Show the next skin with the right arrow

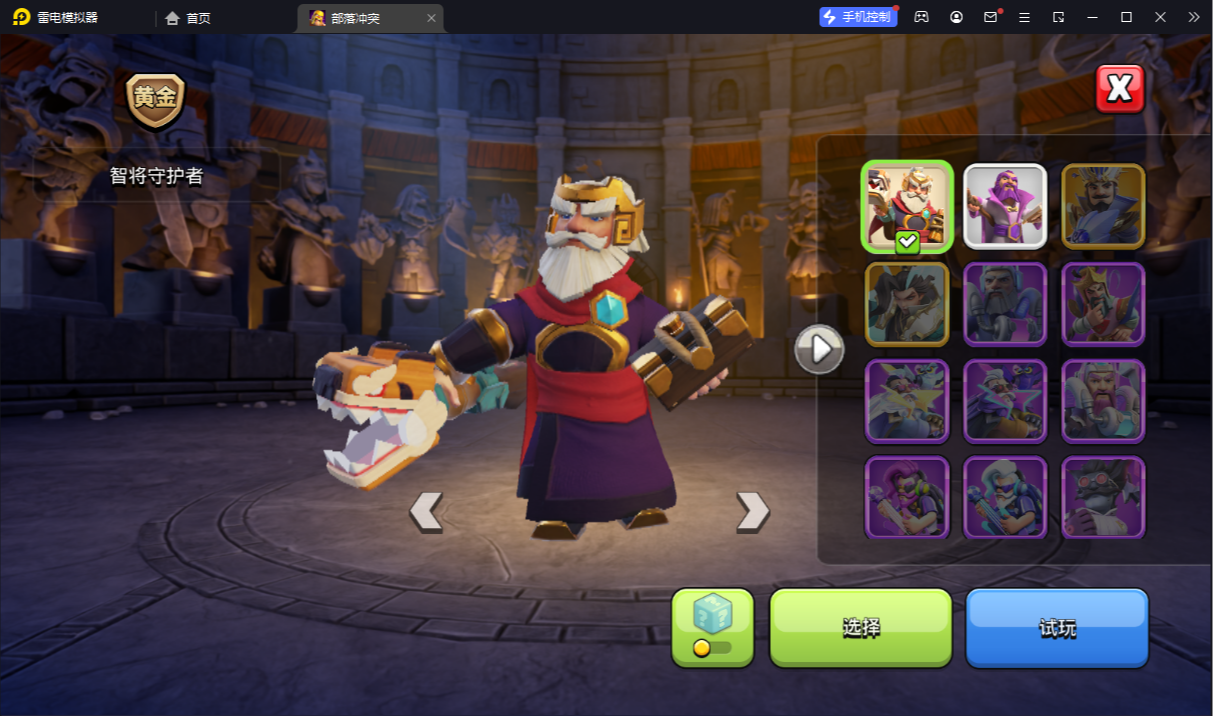tap(752, 511)
